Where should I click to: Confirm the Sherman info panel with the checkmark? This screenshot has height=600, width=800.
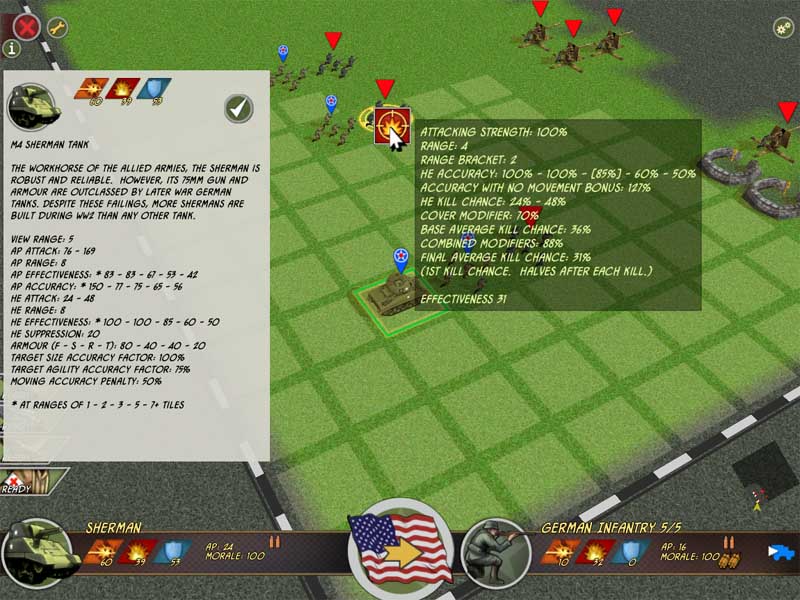(239, 108)
